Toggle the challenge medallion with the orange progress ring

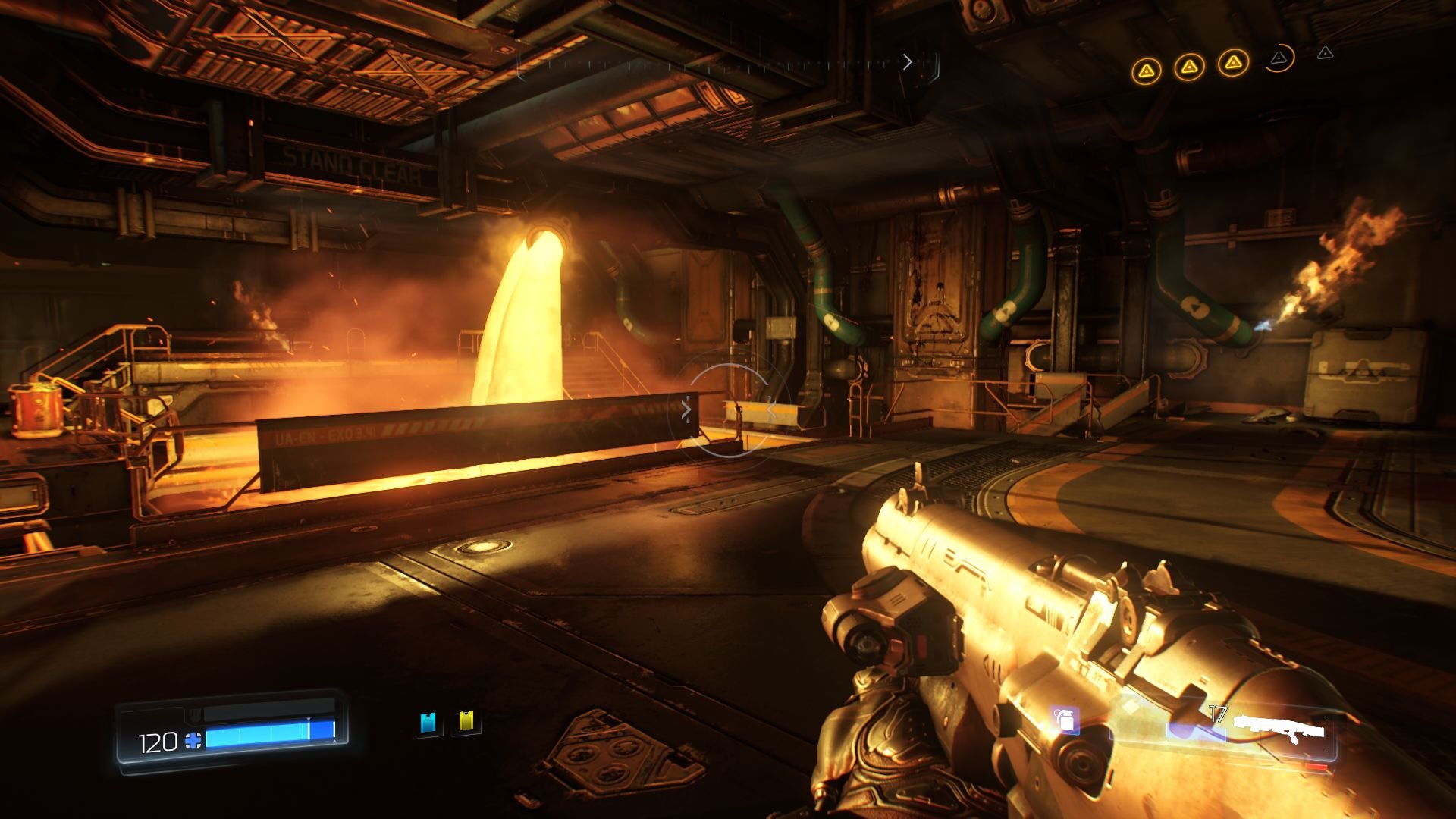1280,59
